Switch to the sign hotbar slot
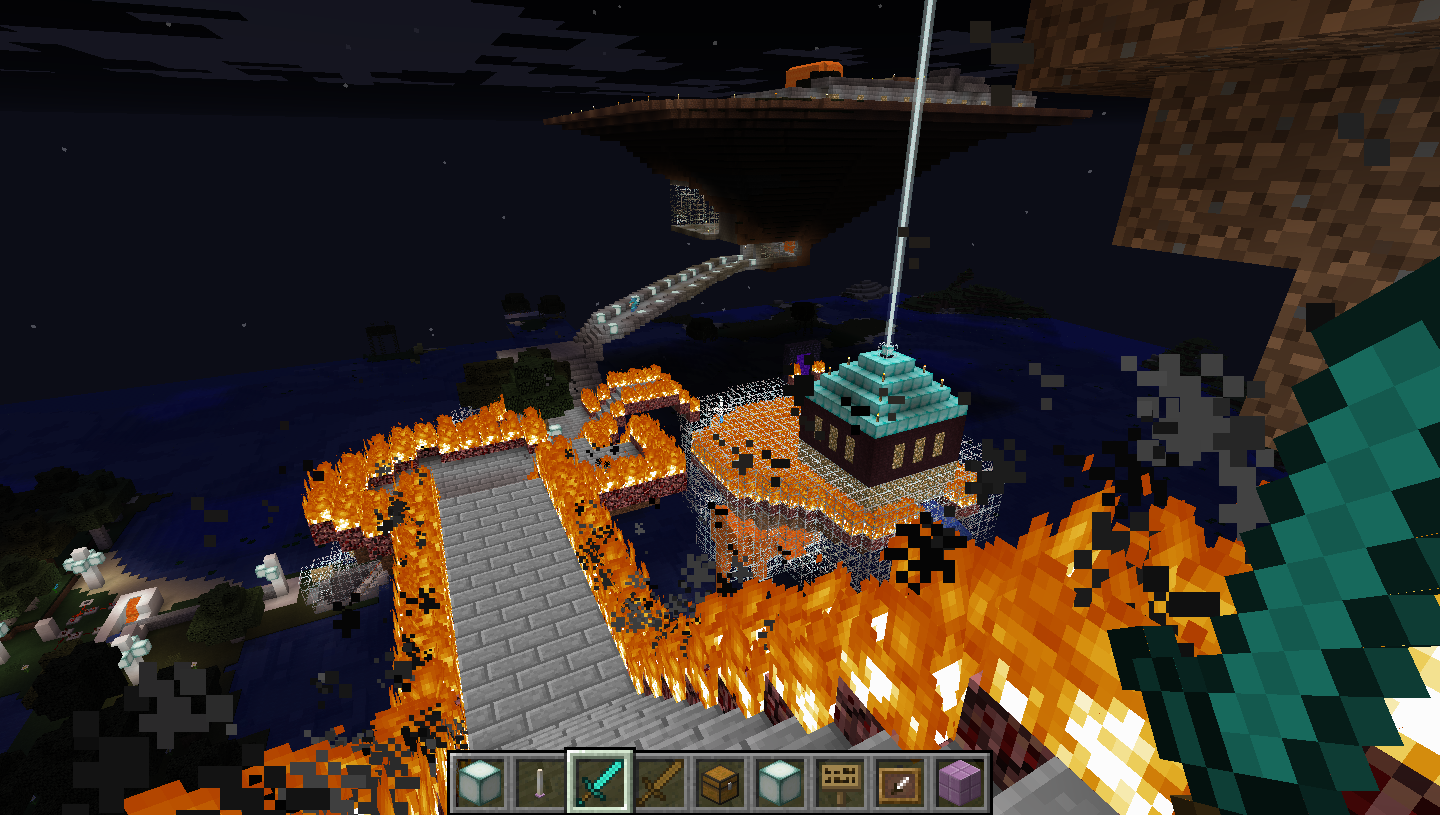Viewport: 1440px width, 815px height. click(840, 781)
